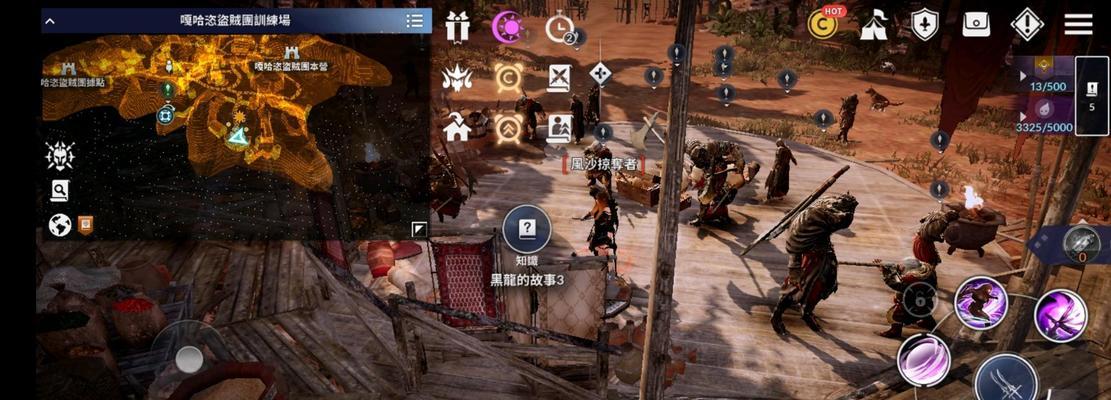Viewport: 1111px width, 400px height.
Task: Tap the purple sun icon
Action: point(509,27)
